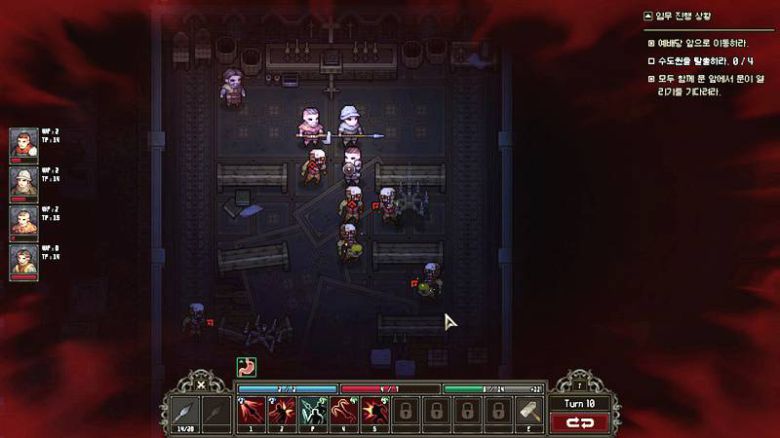Use the teal figure skill in the third slot

pyautogui.click(x=313, y=410)
